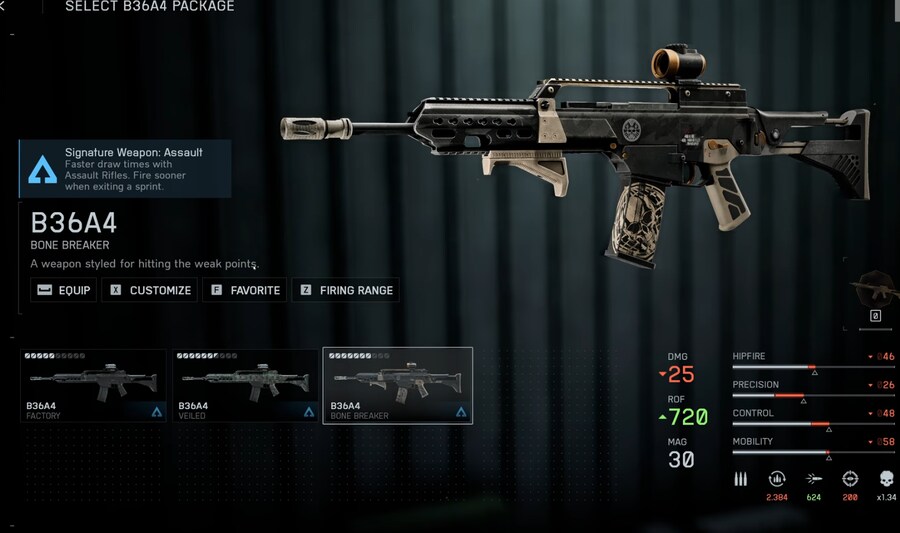Click the Signature Weapon: Assault info panel

click(125, 168)
